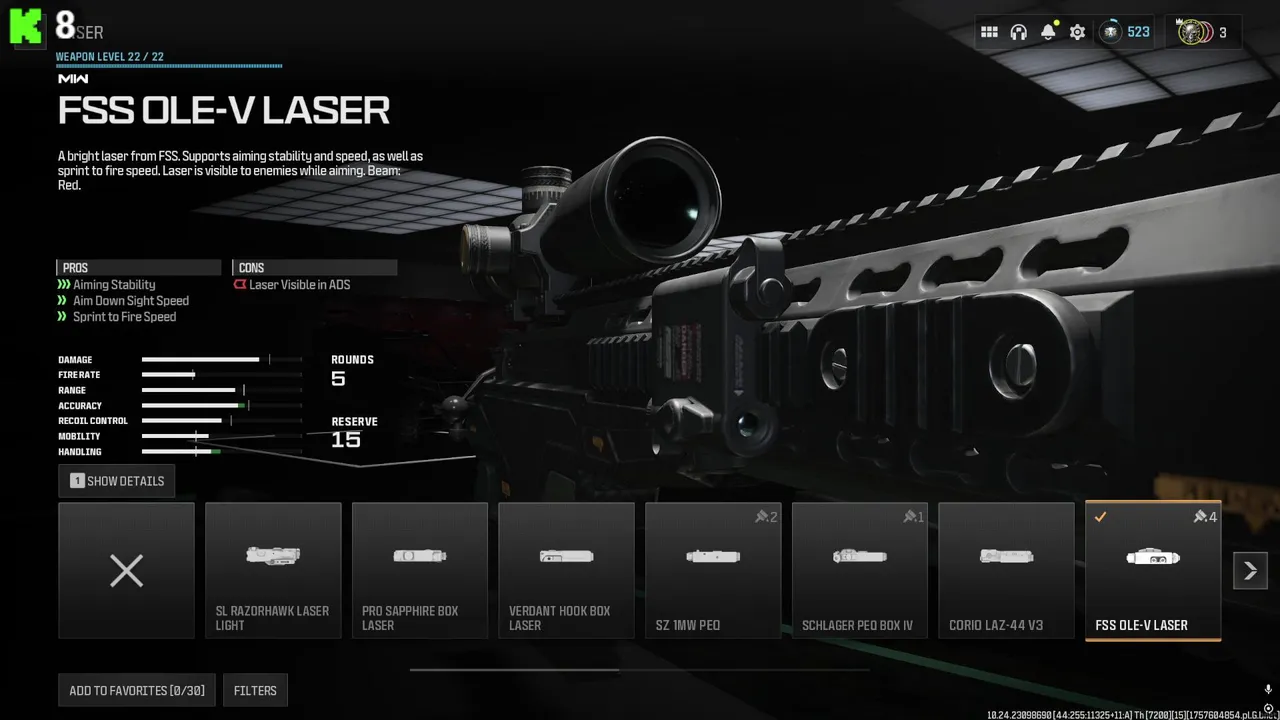Open settings with the gear icon
This screenshot has height=720, width=1280.
[1077, 32]
